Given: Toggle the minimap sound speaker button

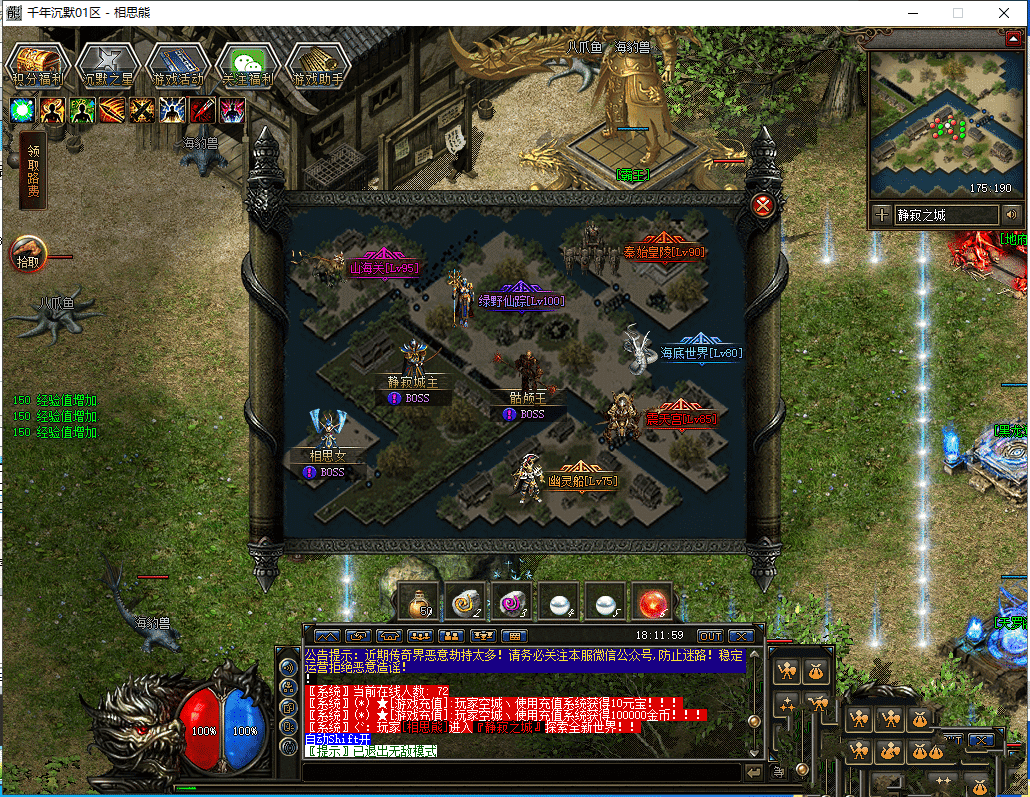Looking at the screenshot, I should coord(1011,214).
